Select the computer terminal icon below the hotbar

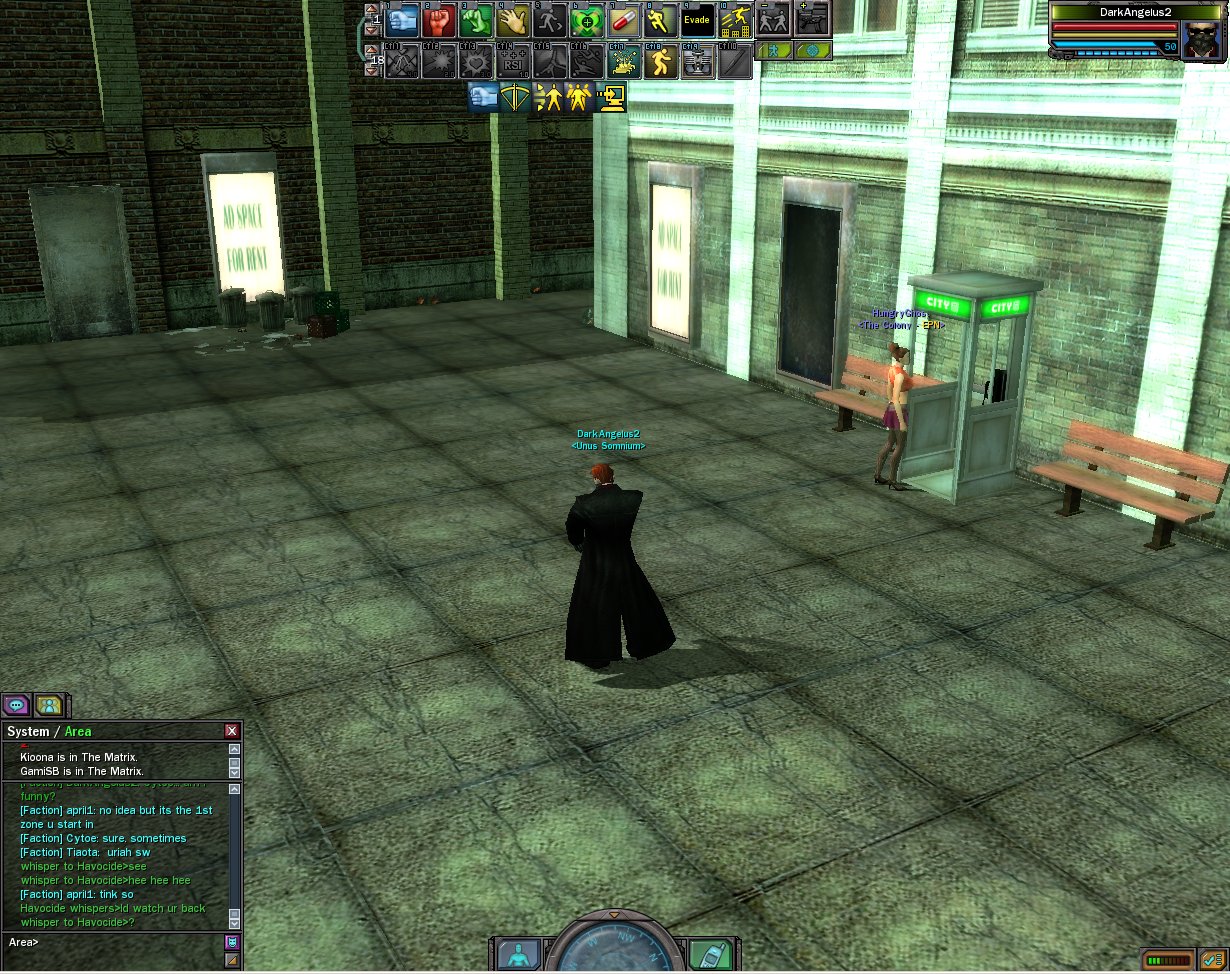tap(611, 97)
